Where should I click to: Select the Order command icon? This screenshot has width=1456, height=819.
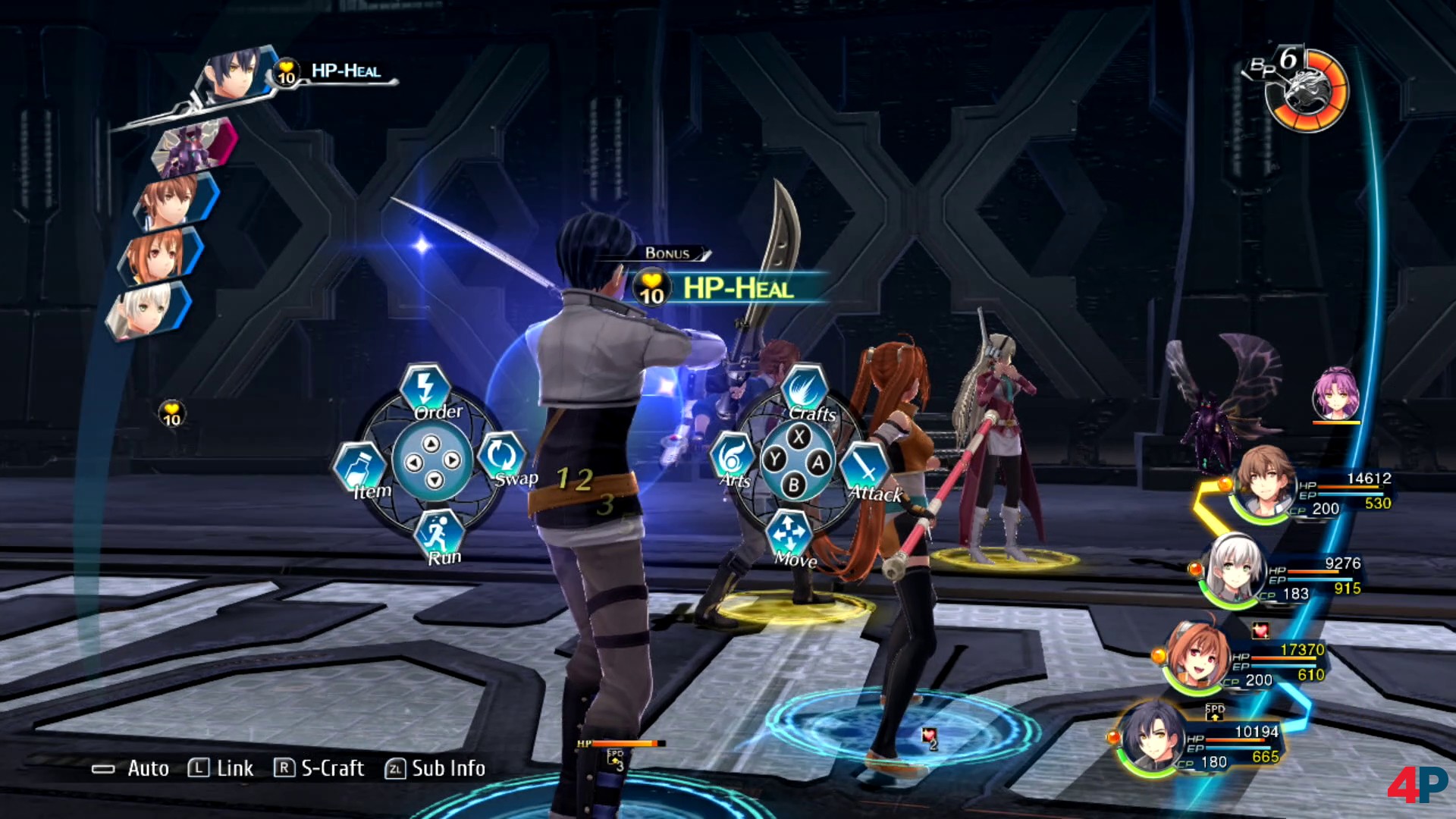(426, 388)
